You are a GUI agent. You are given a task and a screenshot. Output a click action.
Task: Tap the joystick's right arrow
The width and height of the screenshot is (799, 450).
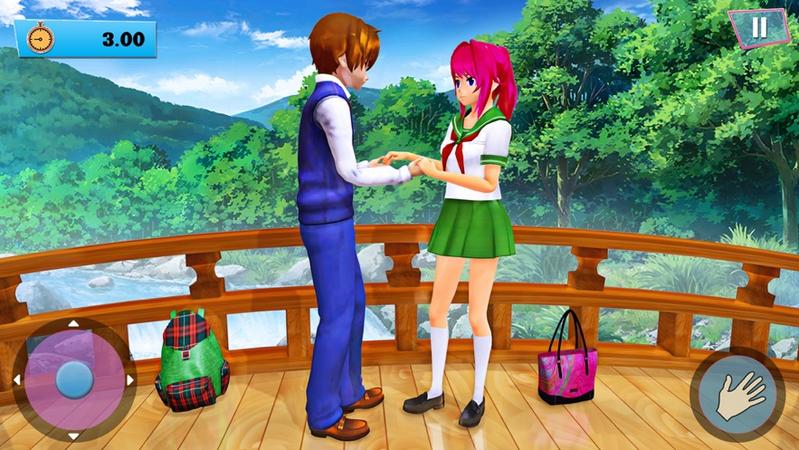129,380
